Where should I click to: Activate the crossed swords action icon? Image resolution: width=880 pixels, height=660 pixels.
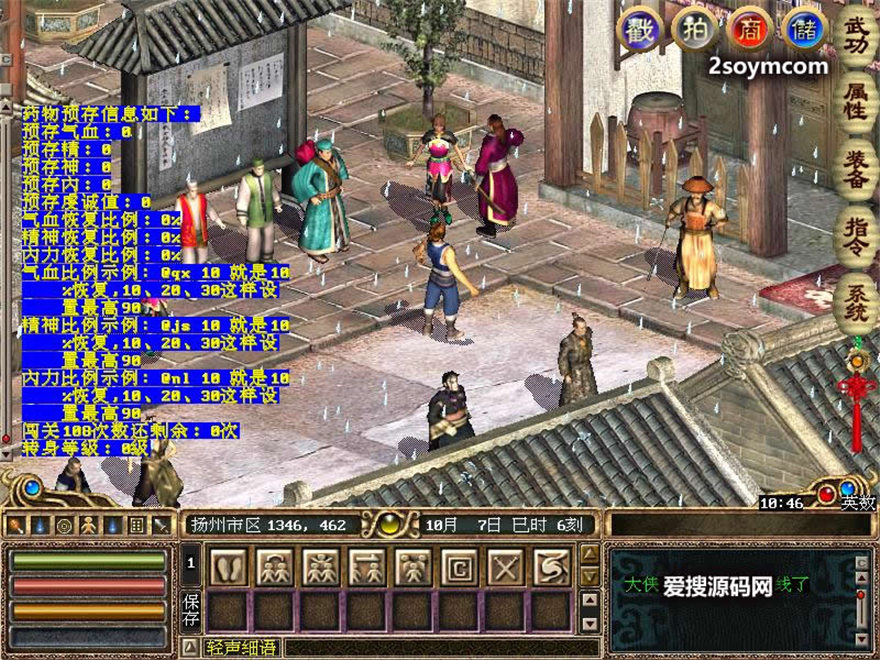505,567
